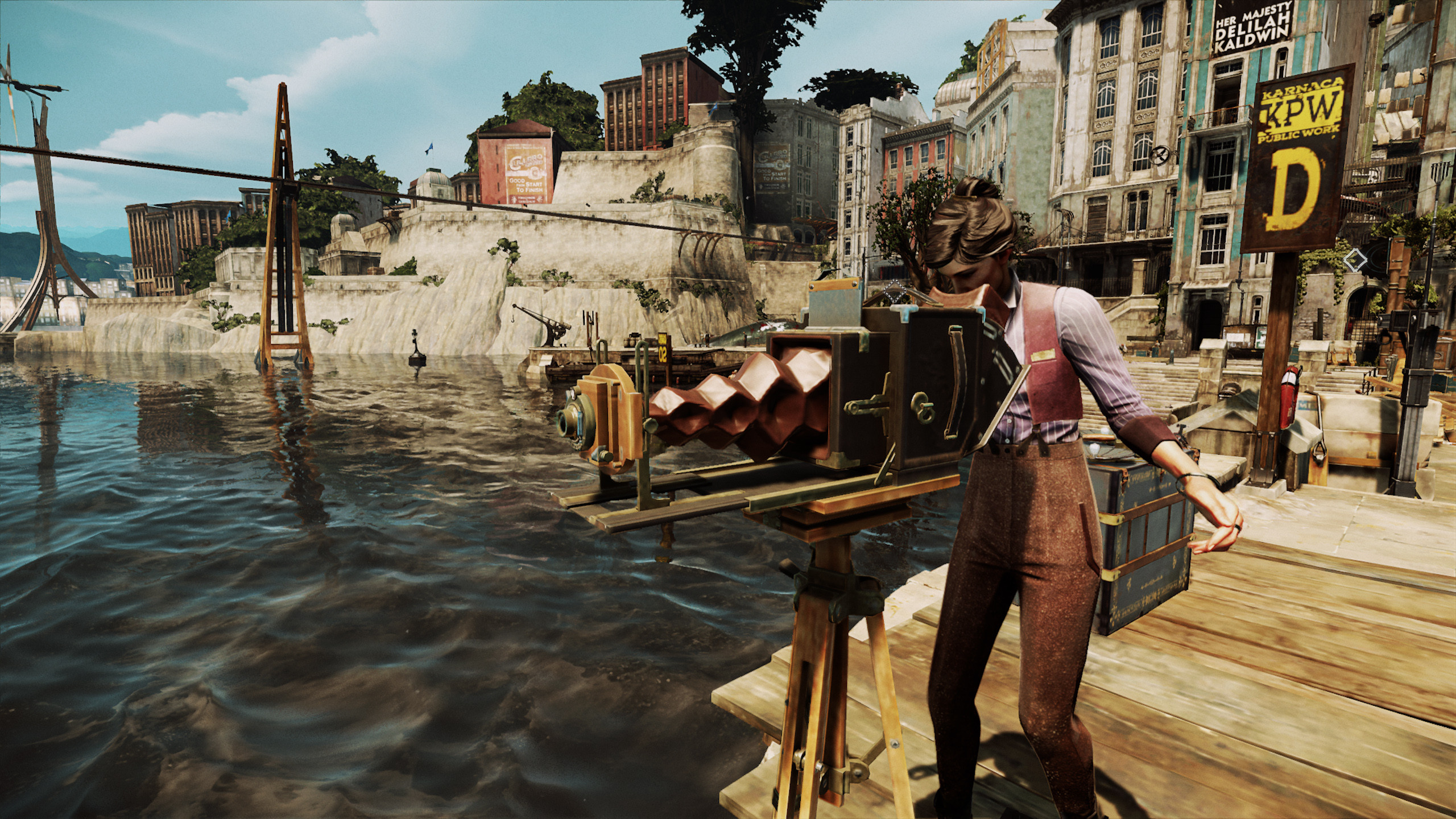Select the diamond objective marker above the camera
1456x819 pixels.
tap(895, 291)
